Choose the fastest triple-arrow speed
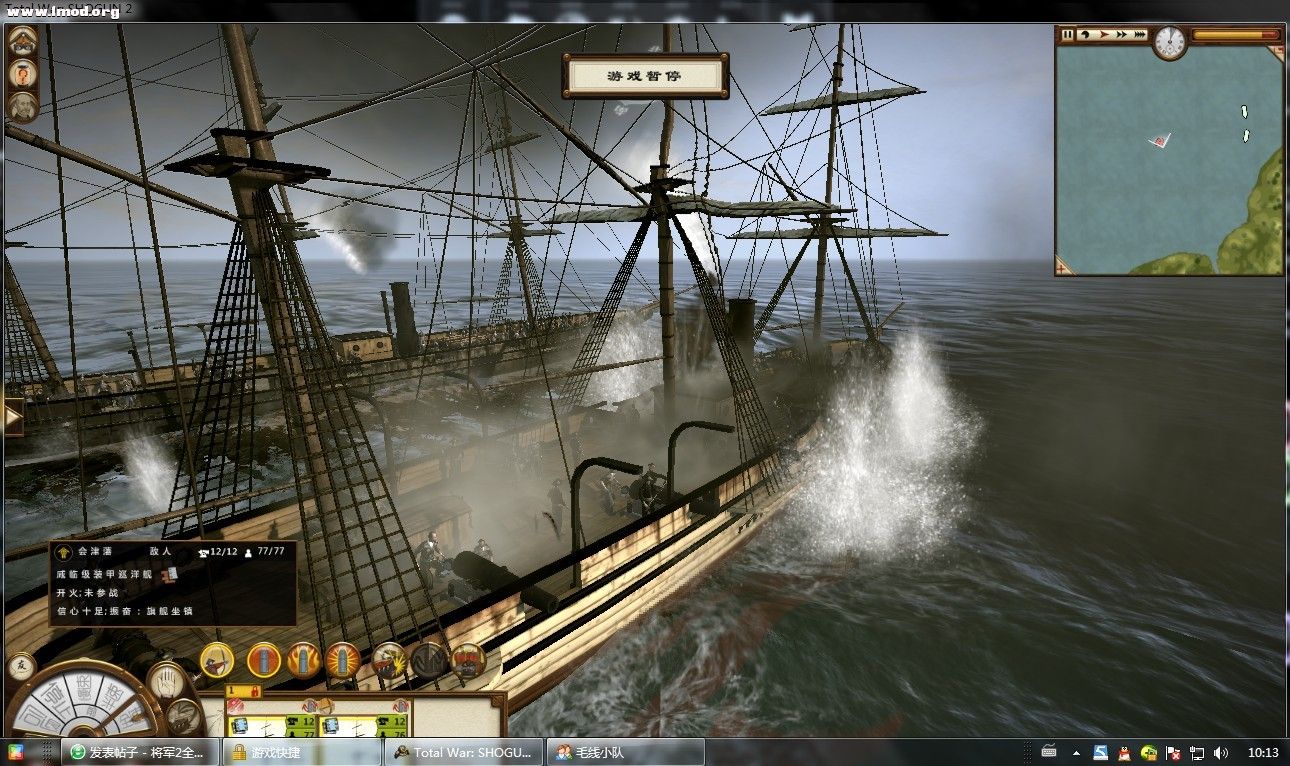The image size is (1290, 766). (x=1141, y=34)
